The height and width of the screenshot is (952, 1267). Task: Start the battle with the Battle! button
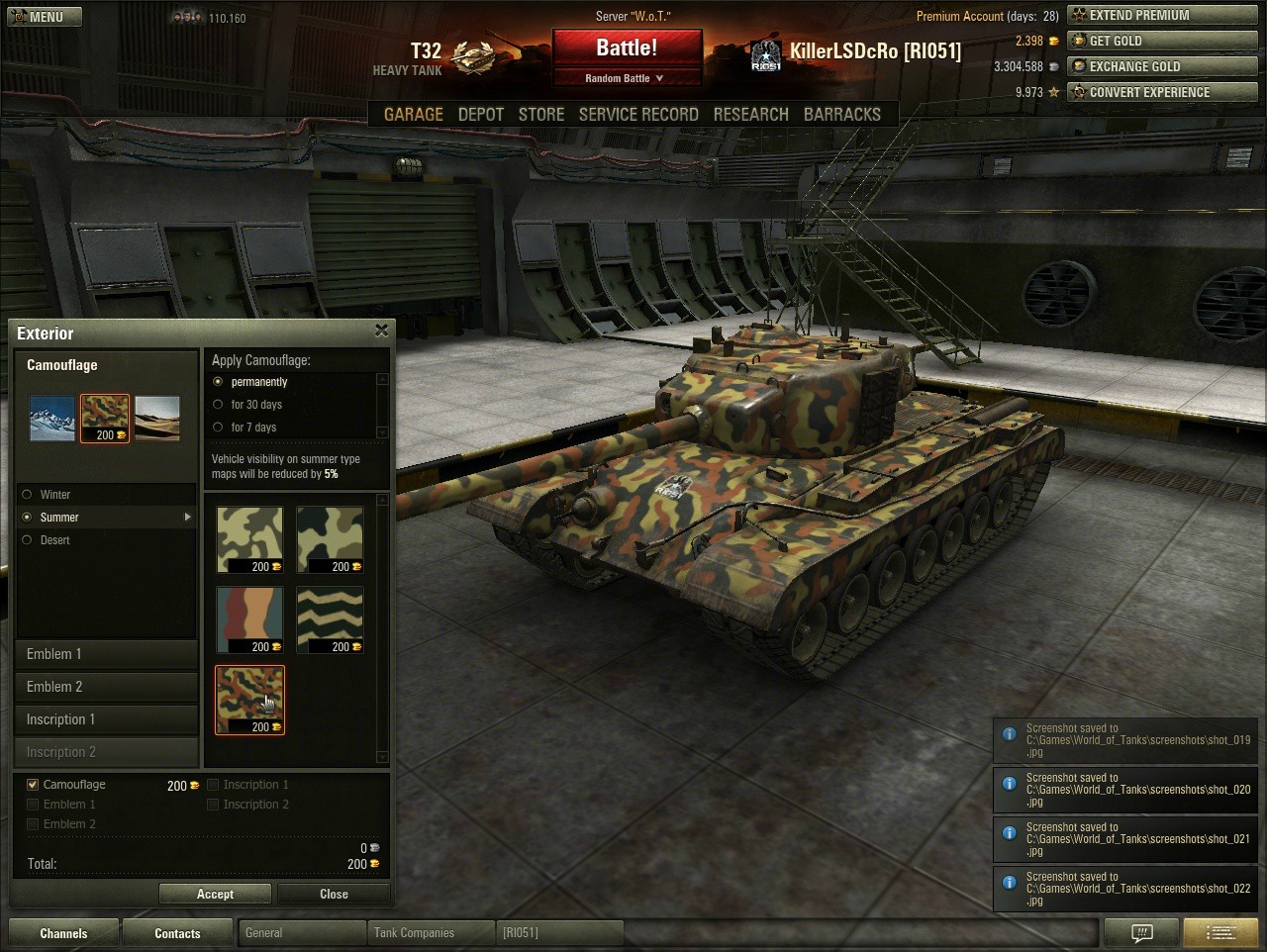[x=627, y=48]
